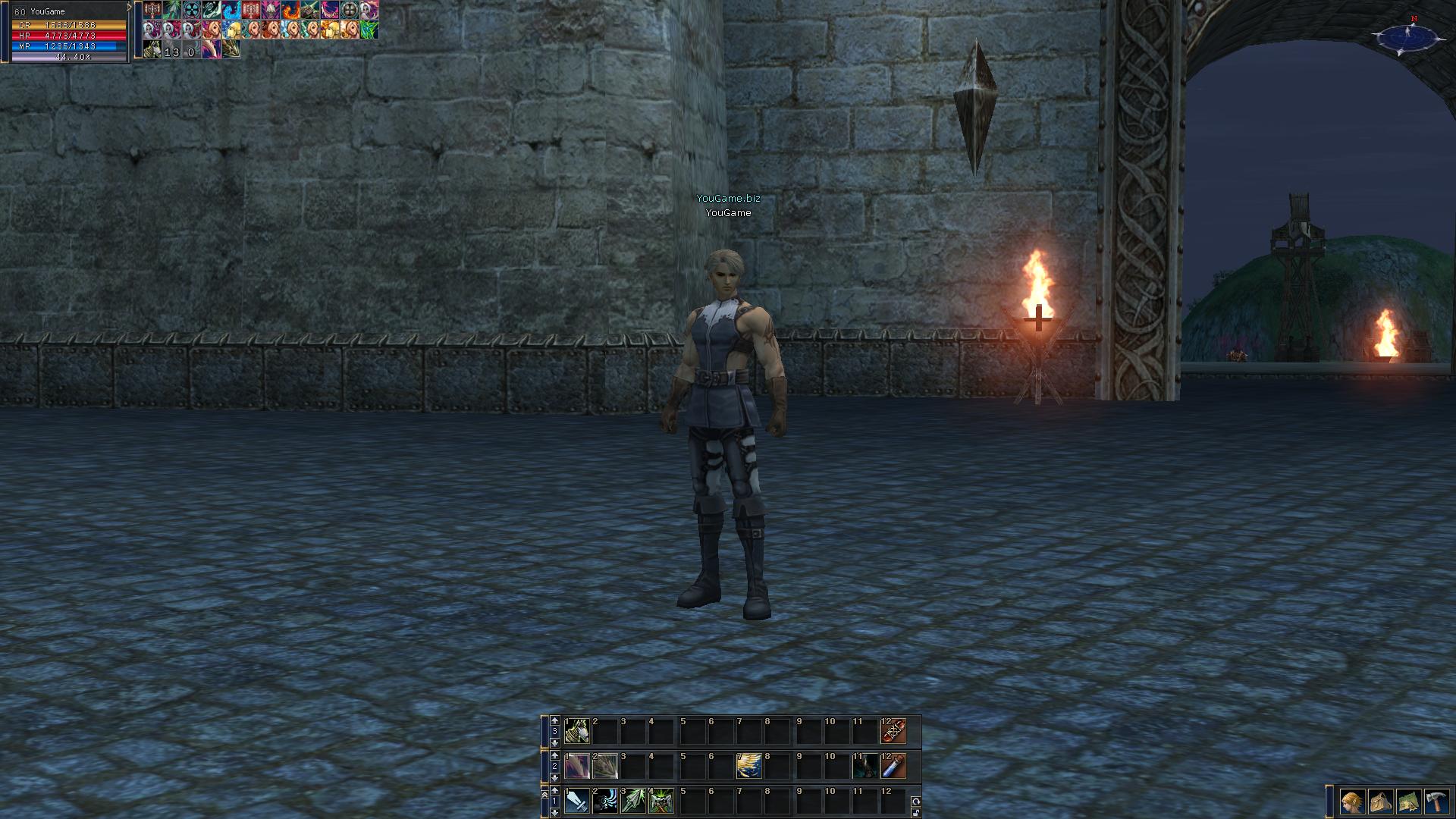Viewport: 1456px width, 819px height.
Task: Select the crossed axes skill slot
Action: (661, 801)
